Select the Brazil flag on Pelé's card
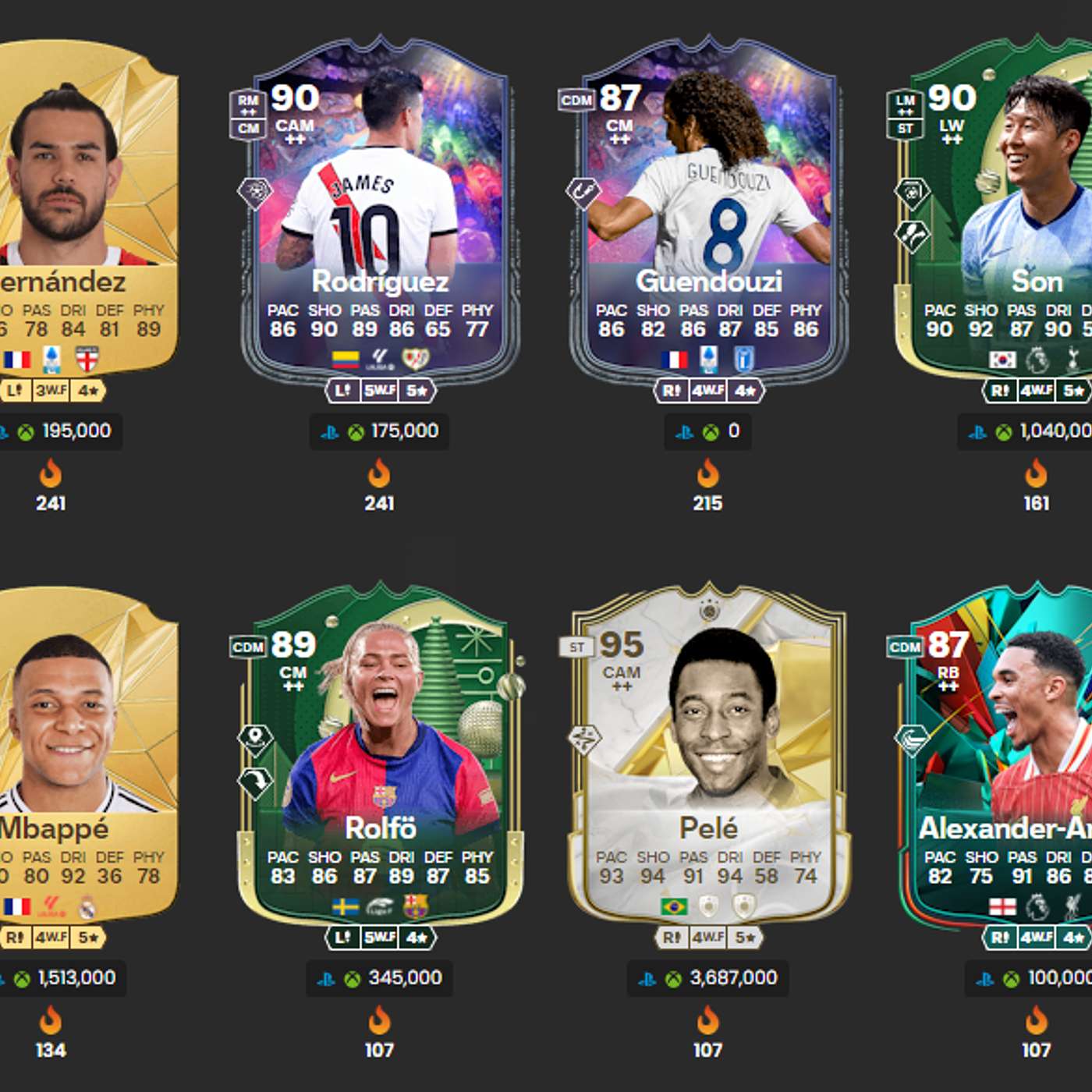 (675, 906)
